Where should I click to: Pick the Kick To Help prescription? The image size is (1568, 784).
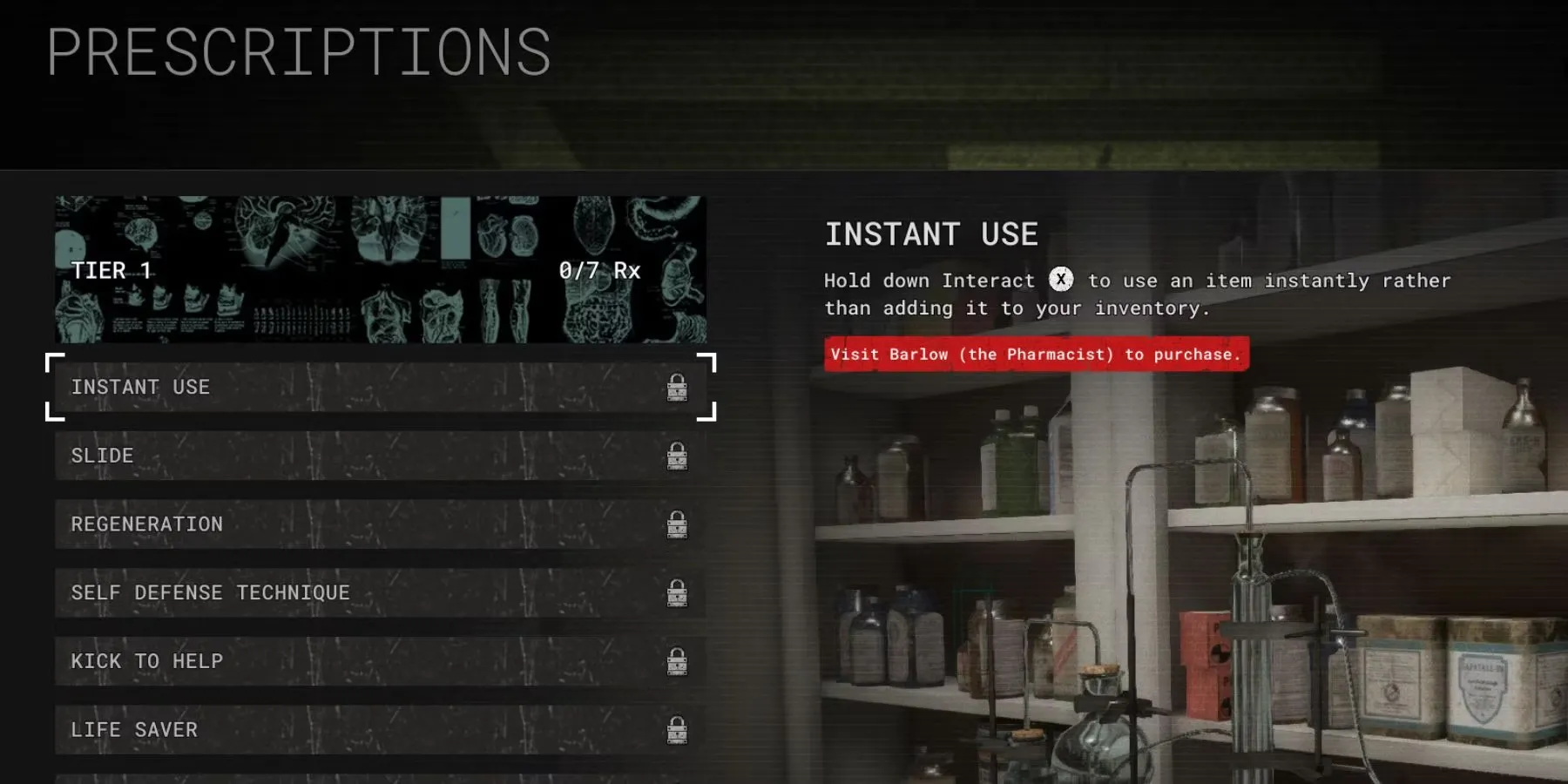[x=380, y=661]
